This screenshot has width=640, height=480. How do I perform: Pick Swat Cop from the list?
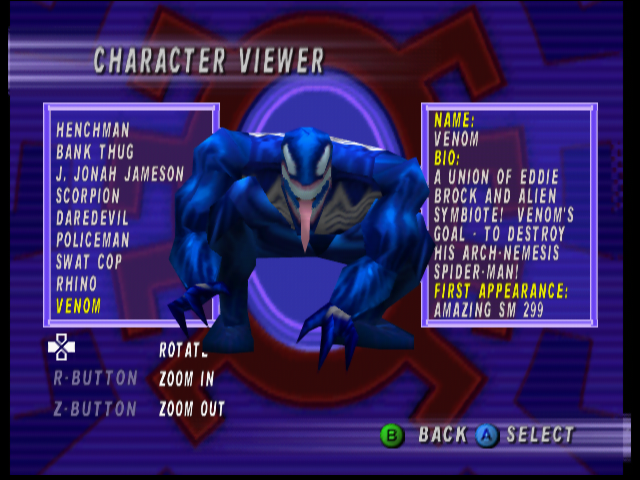coord(88,262)
